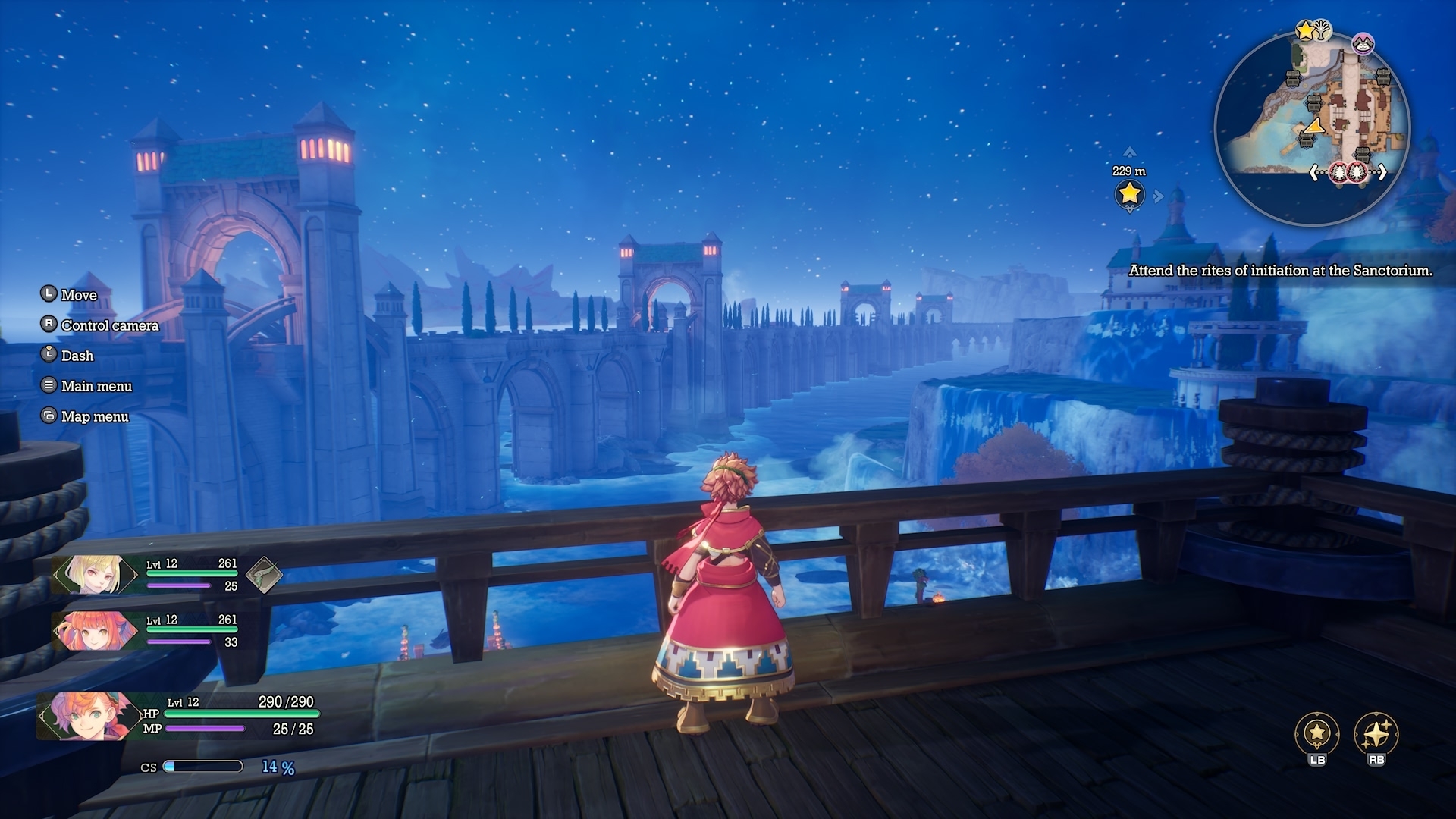Click the sanctorium quest objective text

click(1280, 271)
